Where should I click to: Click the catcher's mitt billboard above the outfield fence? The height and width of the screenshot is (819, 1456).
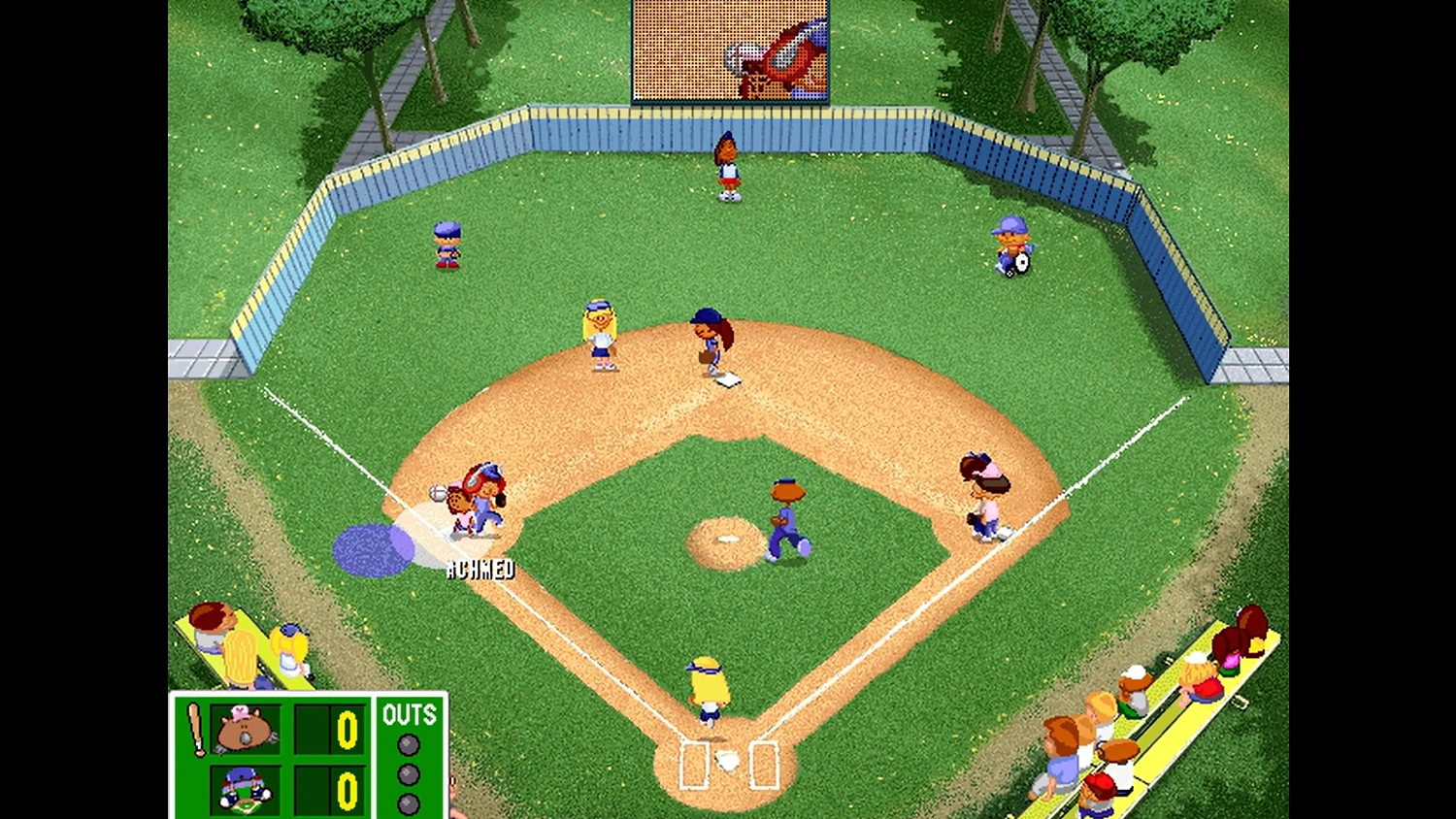click(730, 50)
